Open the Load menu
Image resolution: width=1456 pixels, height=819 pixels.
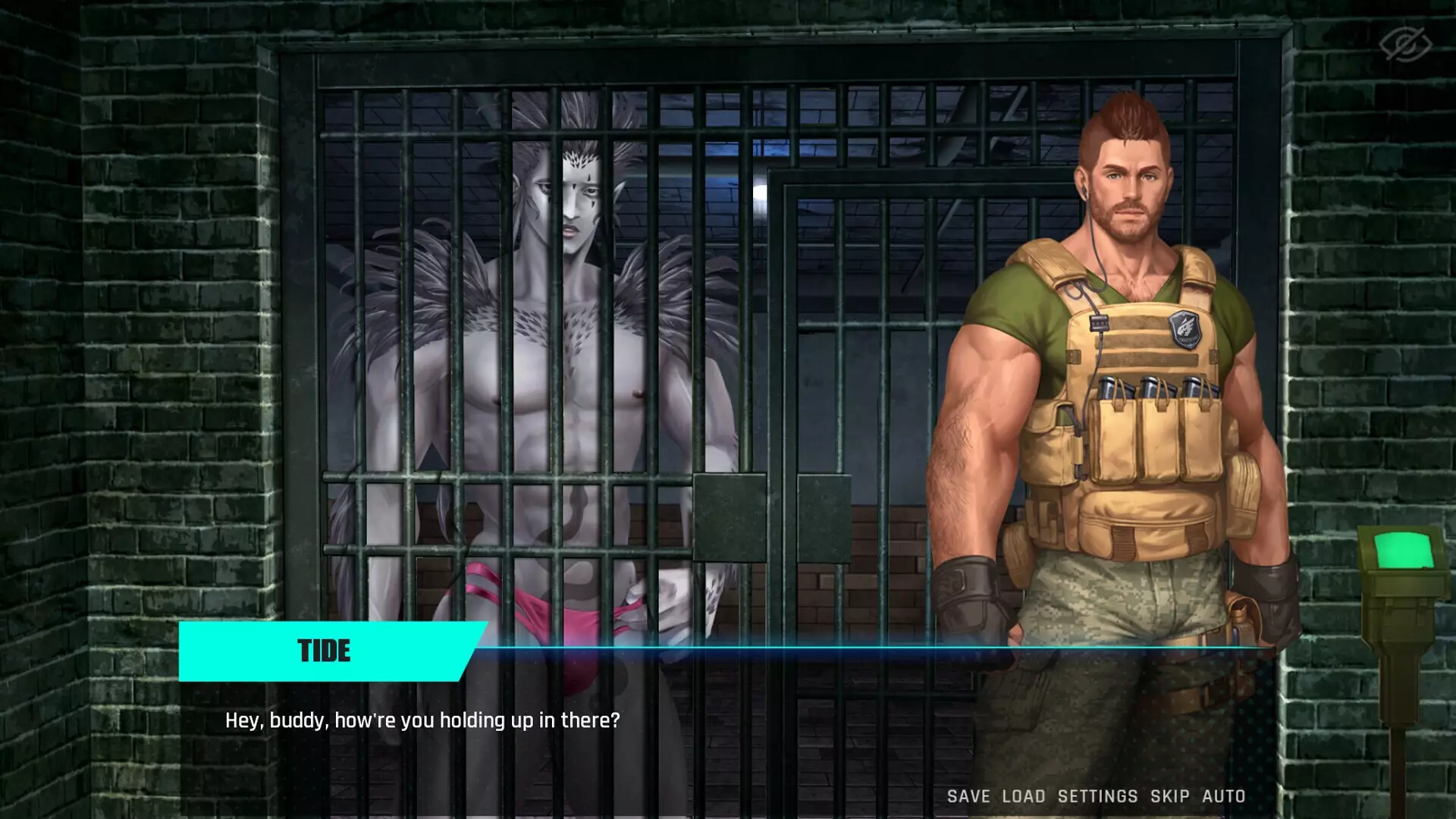coord(1024,796)
